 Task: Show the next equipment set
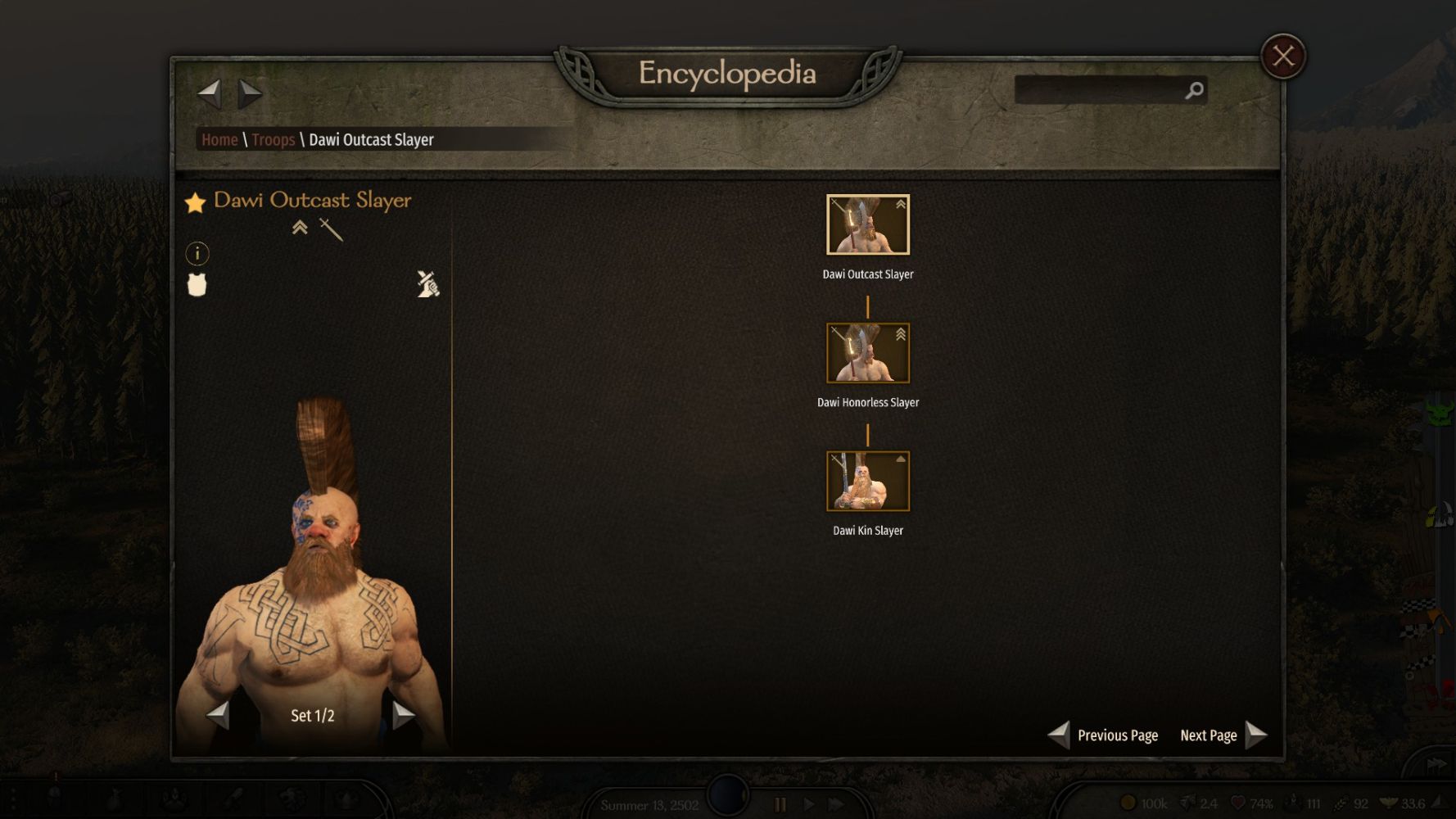coord(403,715)
